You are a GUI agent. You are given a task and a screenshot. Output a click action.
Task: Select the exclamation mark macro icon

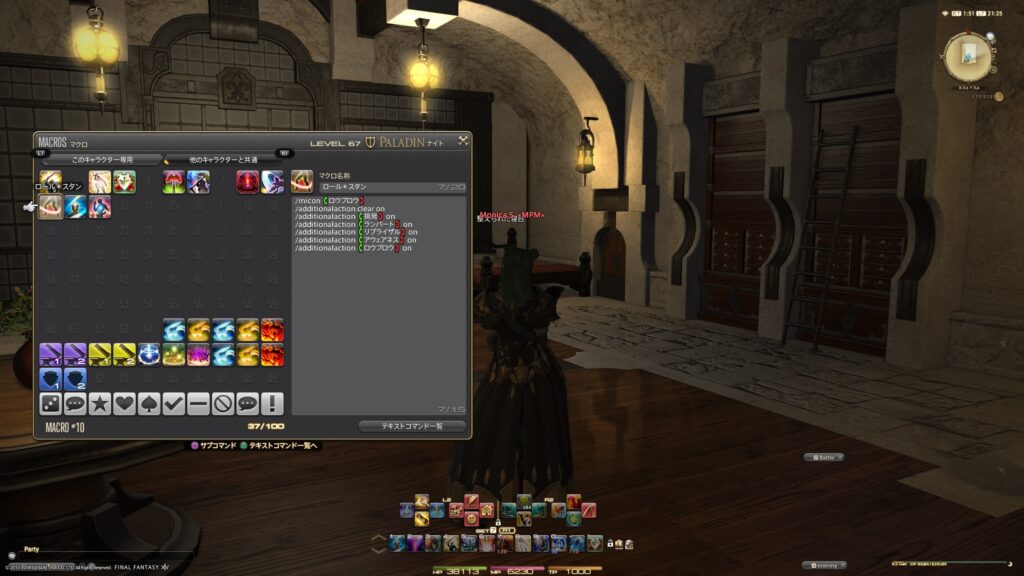(x=272, y=403)
